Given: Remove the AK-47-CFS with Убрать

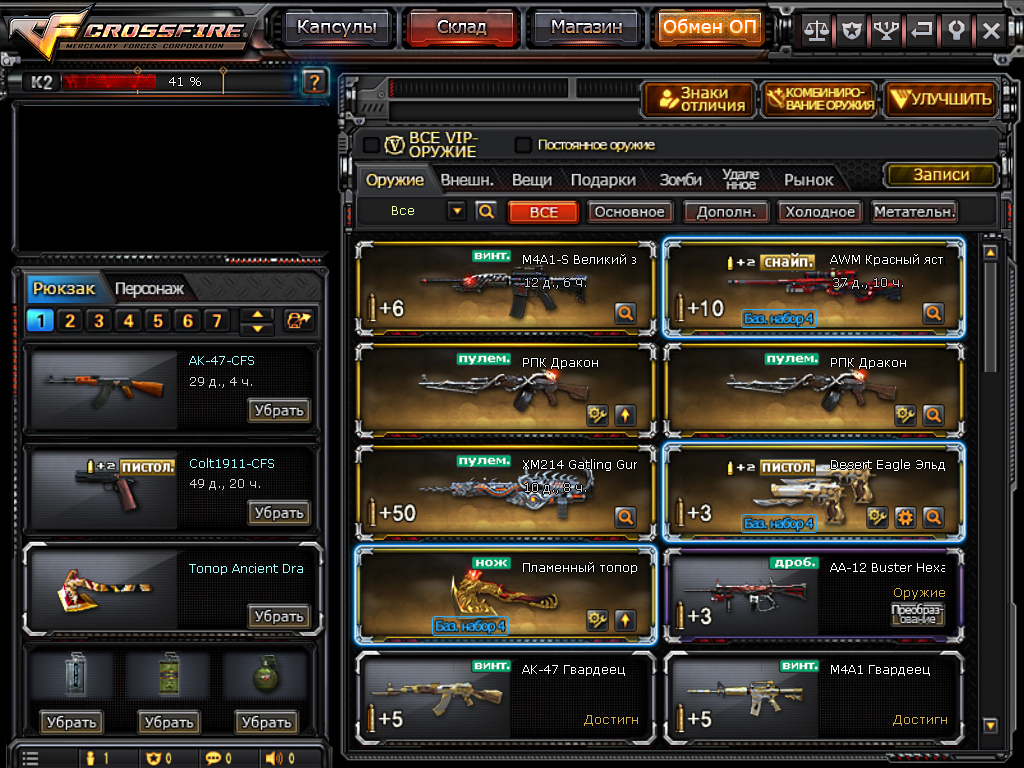Looking at the screenshot, I should pyautogui.click(x=278, y=410).
